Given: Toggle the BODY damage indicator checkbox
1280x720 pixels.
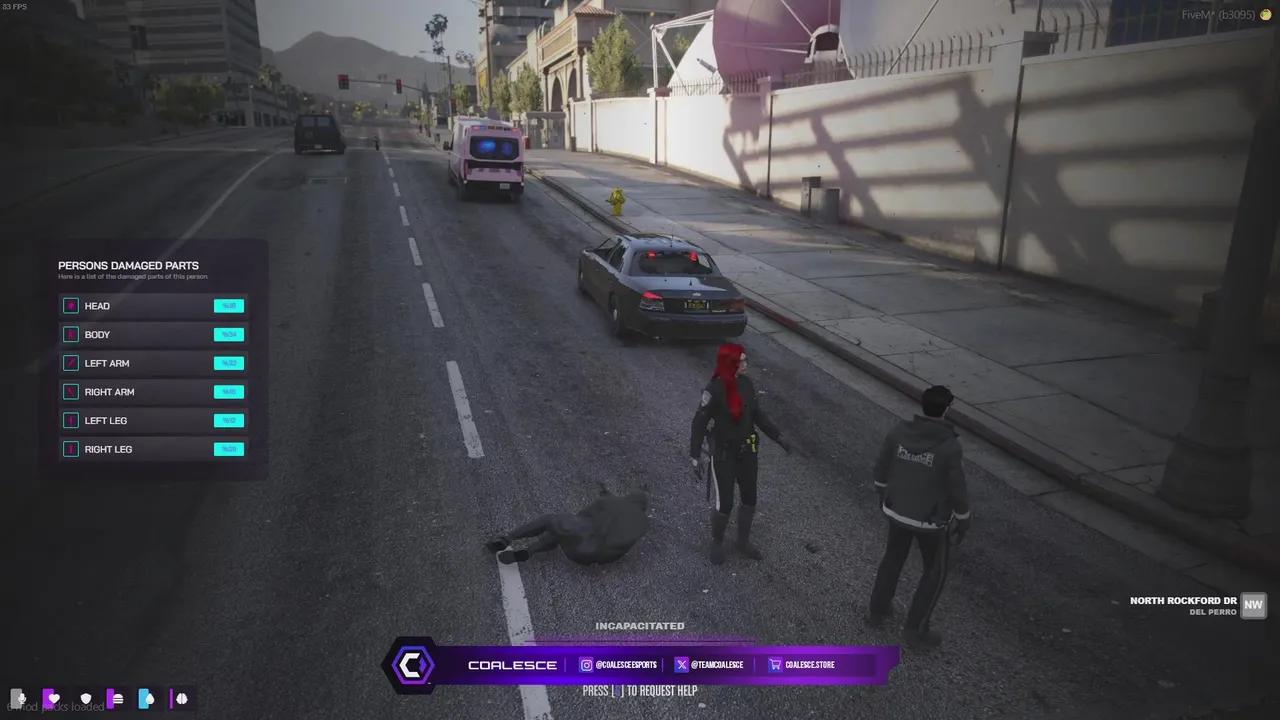Looking at the screenshot, I should [70, 334].
